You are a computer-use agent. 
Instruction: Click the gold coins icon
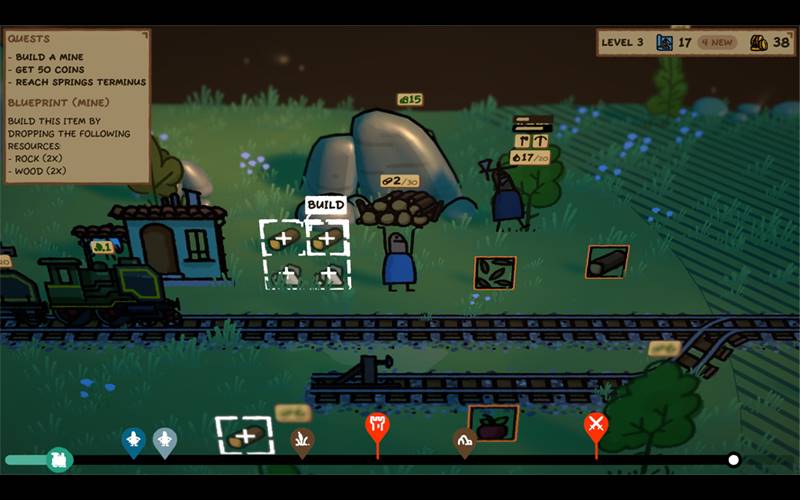(759, 42)
